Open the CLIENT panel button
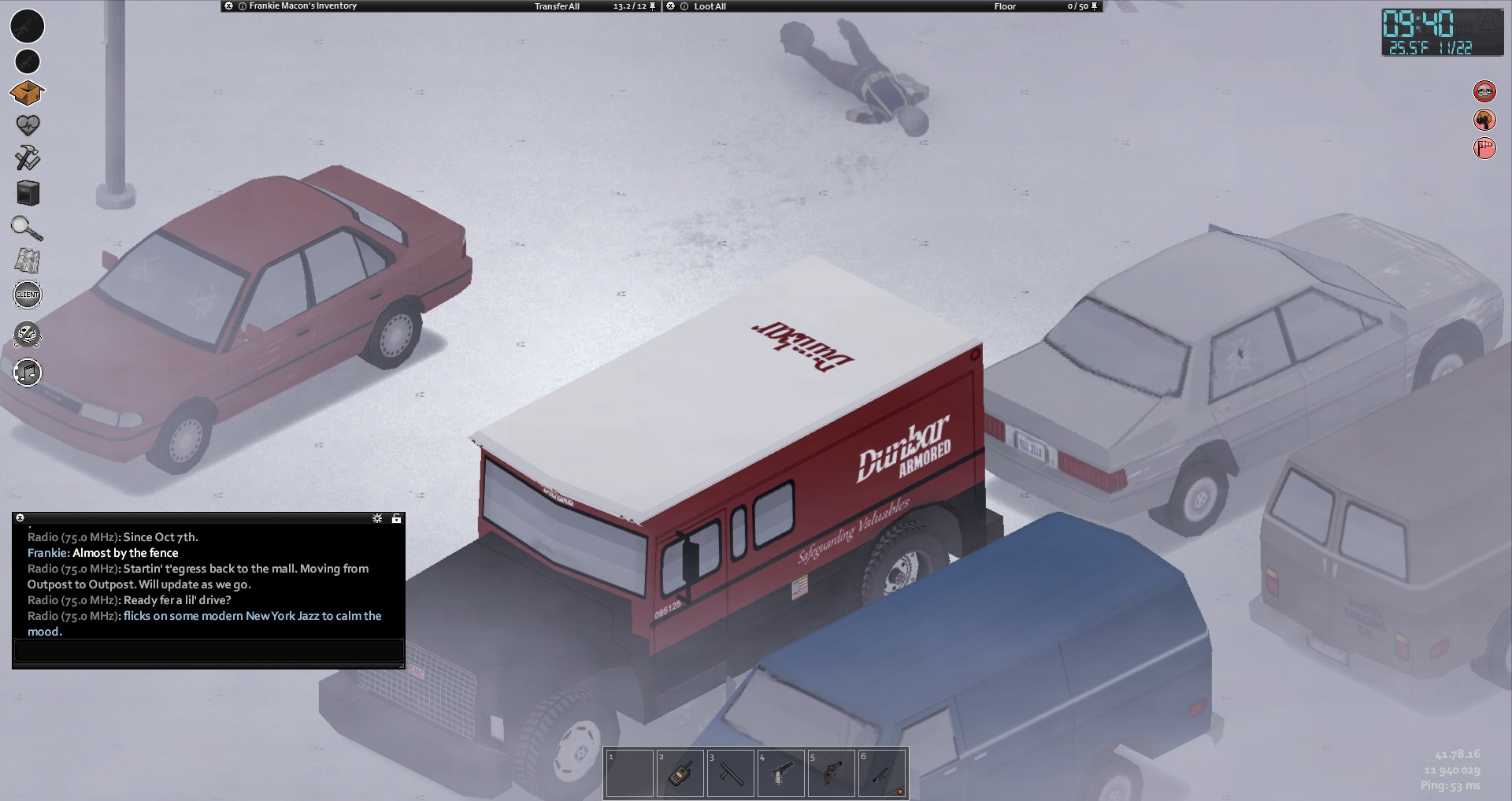The image size is (1512, 801). pyautogui.click(x=28, y=295)
